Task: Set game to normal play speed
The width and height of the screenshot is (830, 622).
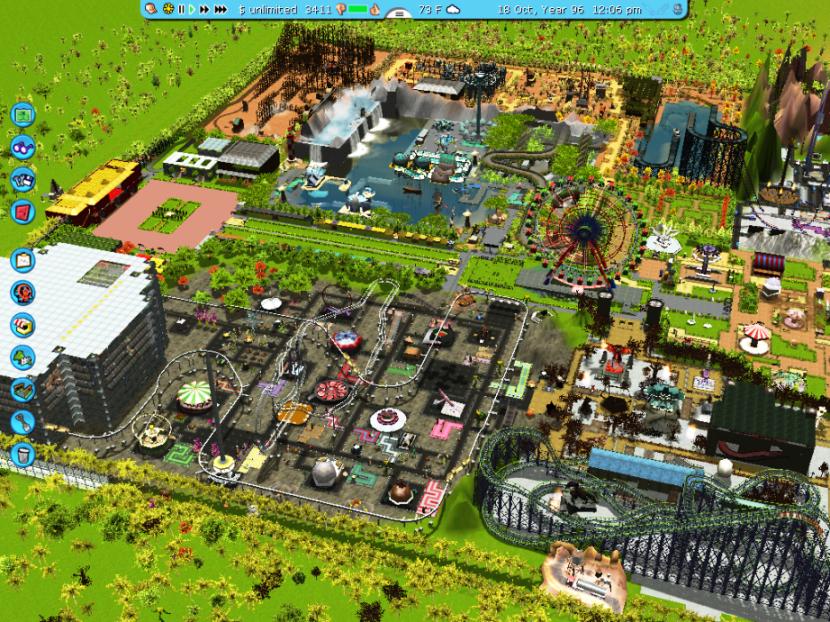Action: [192, 9]
